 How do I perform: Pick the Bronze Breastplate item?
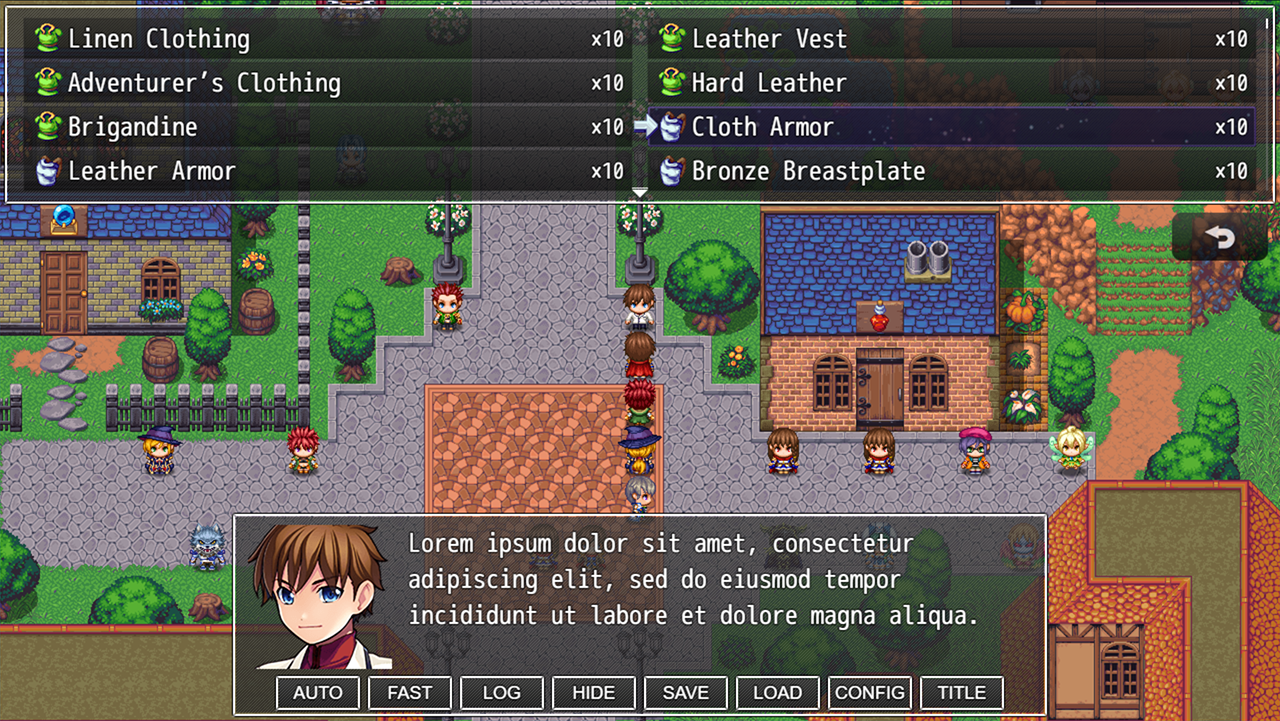click(950, 171)
